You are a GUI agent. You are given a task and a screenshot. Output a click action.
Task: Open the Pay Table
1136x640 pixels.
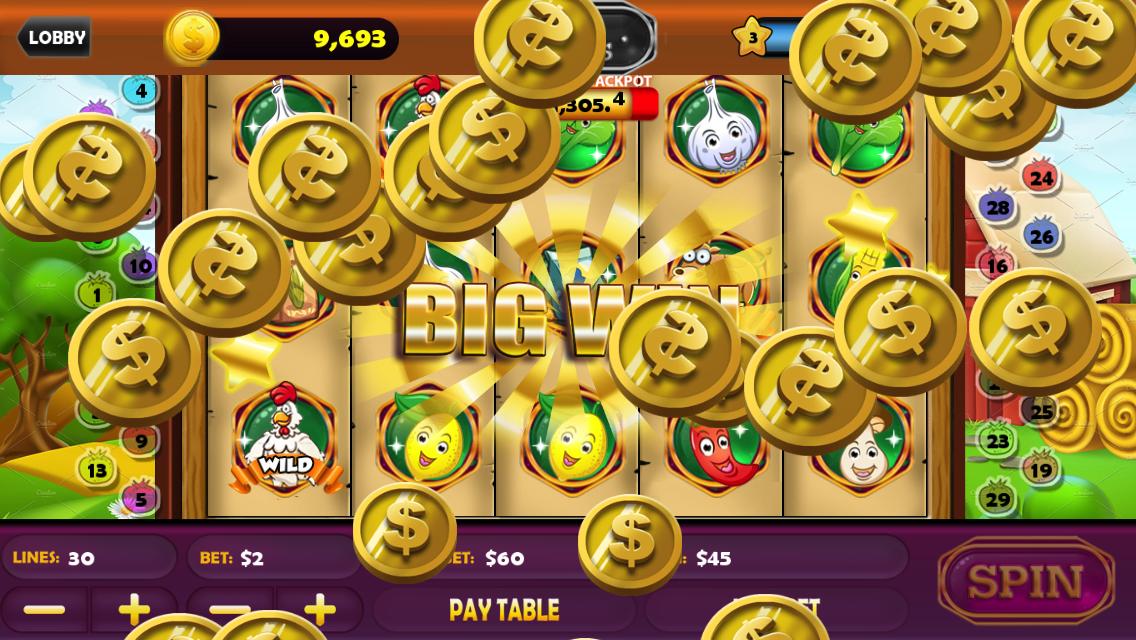504,610
